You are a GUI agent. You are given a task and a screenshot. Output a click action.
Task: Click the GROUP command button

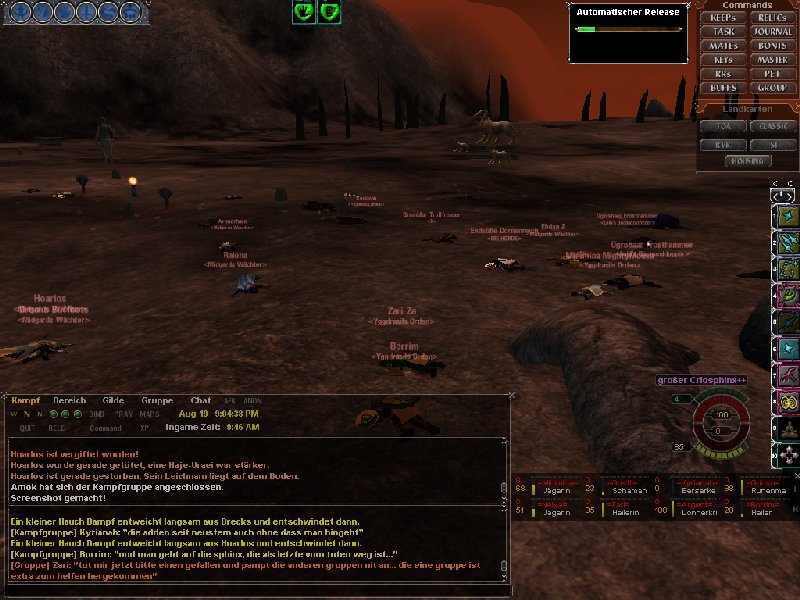pyautogui.click(x=772, y=88)
